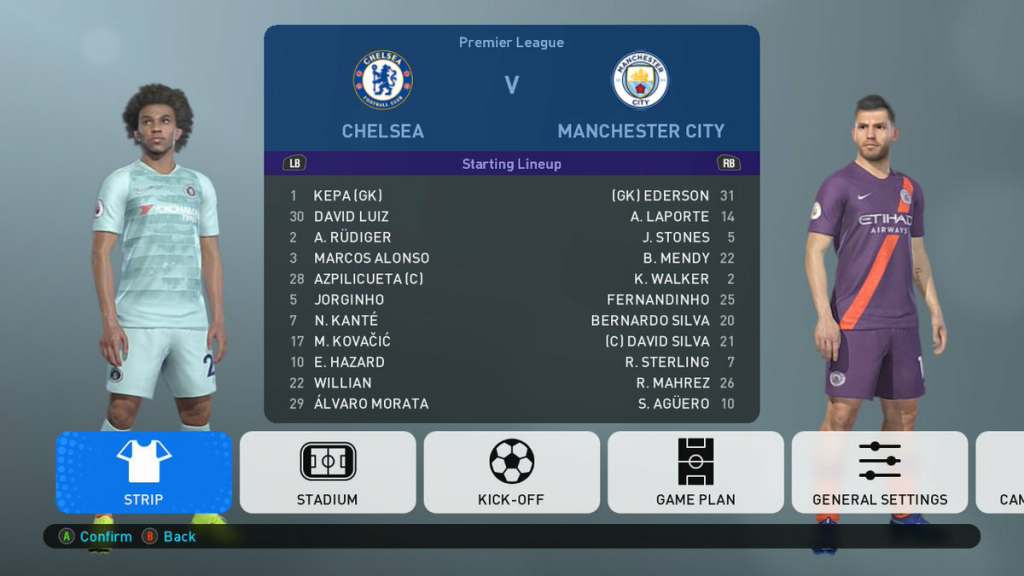The width and height of the screenshot is (1024, 576).
Task: Click the Manchester City club crest
Action: tap(640, 80)
